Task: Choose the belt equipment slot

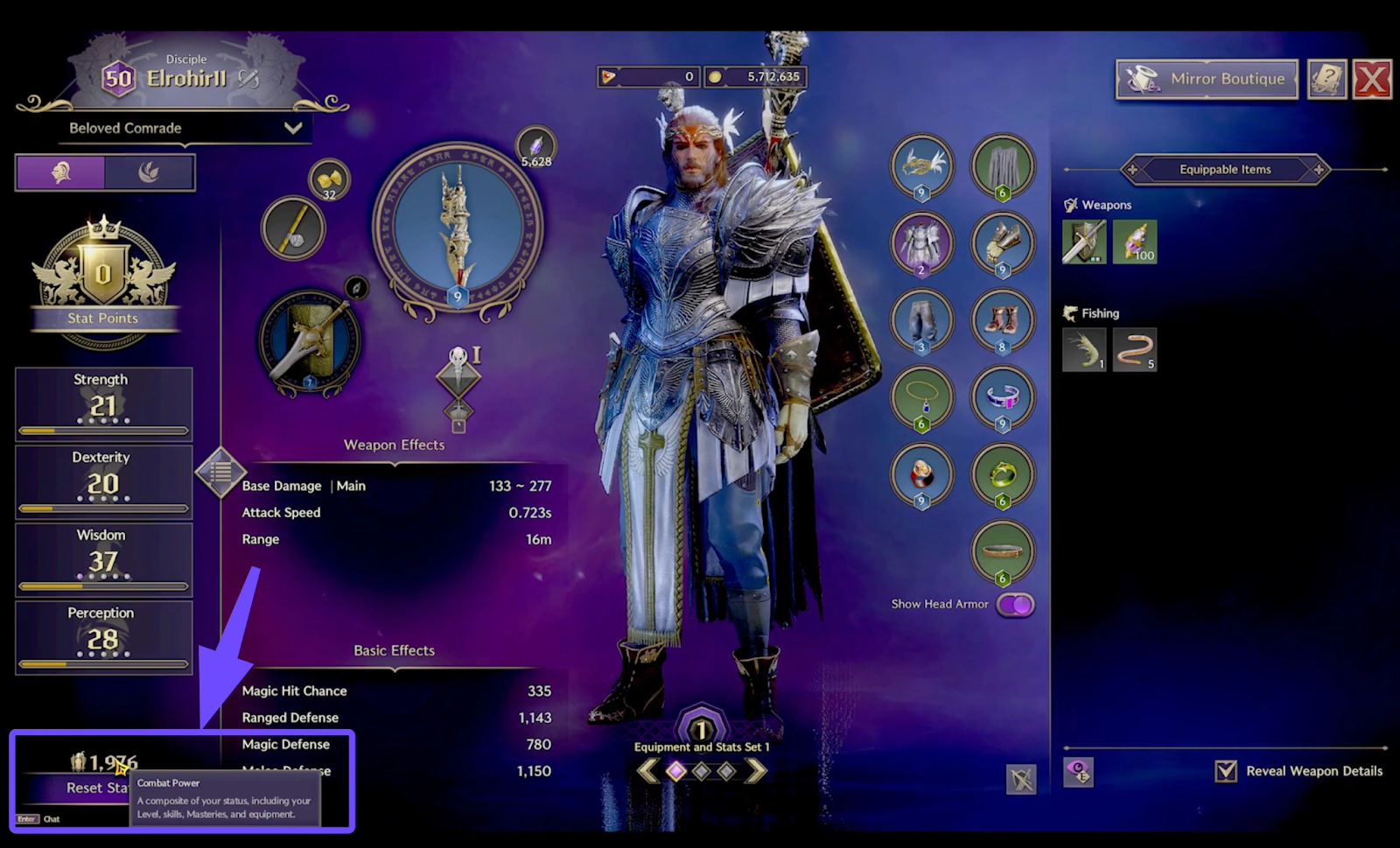Action: pyautogui.click(x=1003, y=551)
